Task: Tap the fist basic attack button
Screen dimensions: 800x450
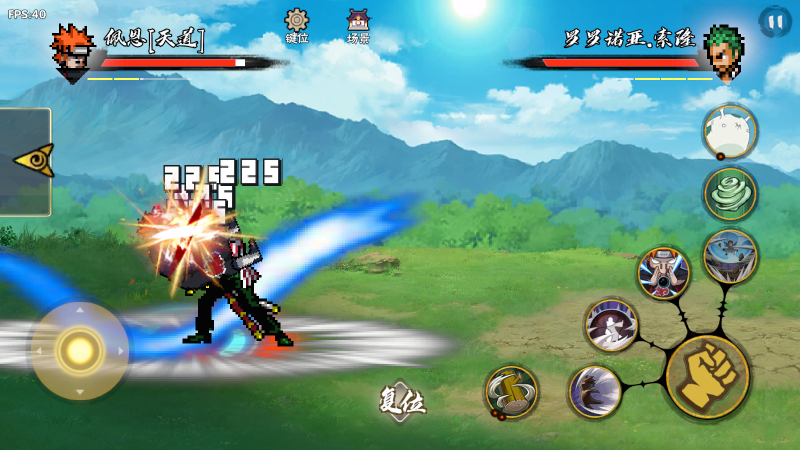Action: (707, 377)
